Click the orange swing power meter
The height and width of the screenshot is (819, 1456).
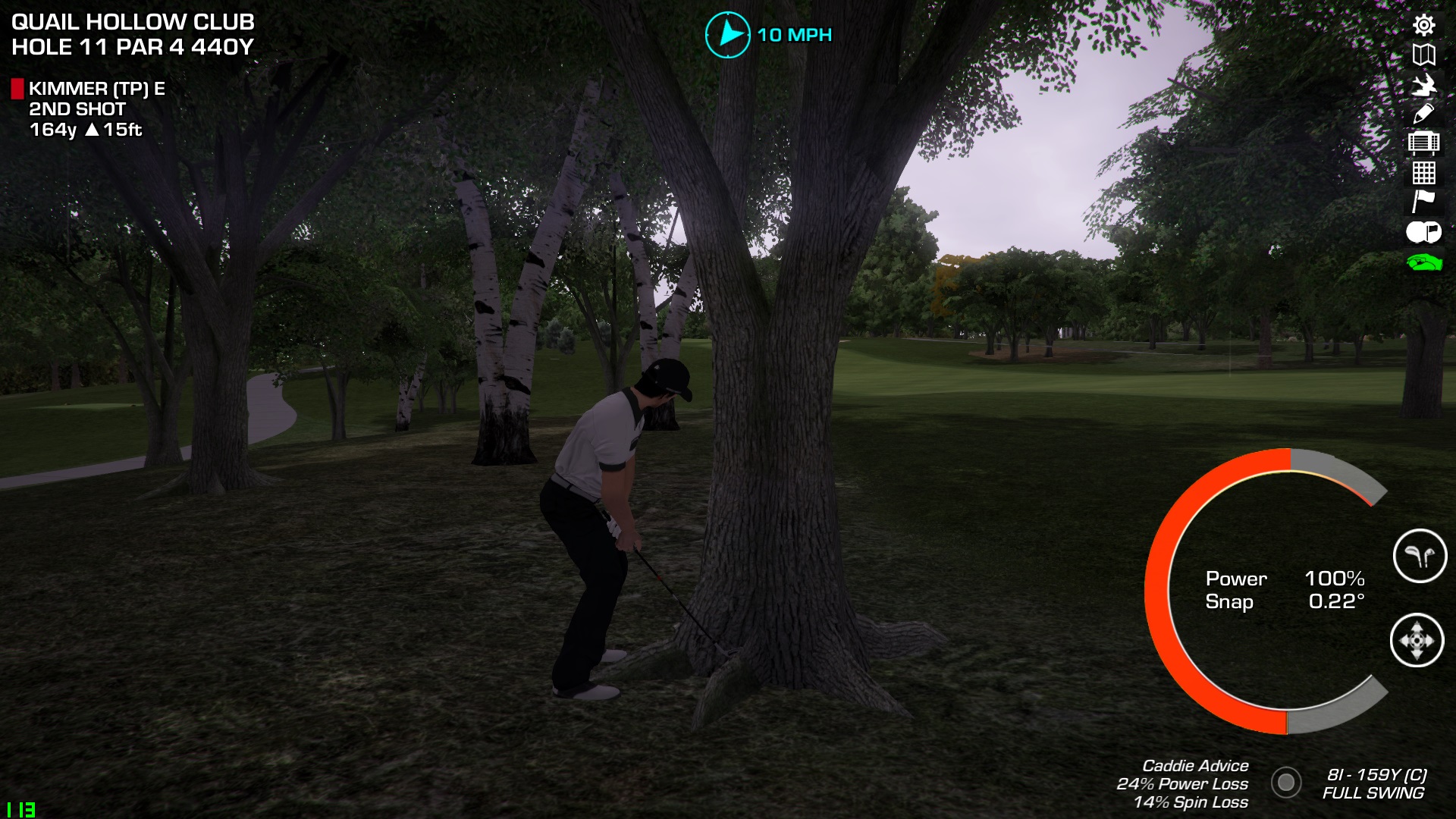(1160, 591)
